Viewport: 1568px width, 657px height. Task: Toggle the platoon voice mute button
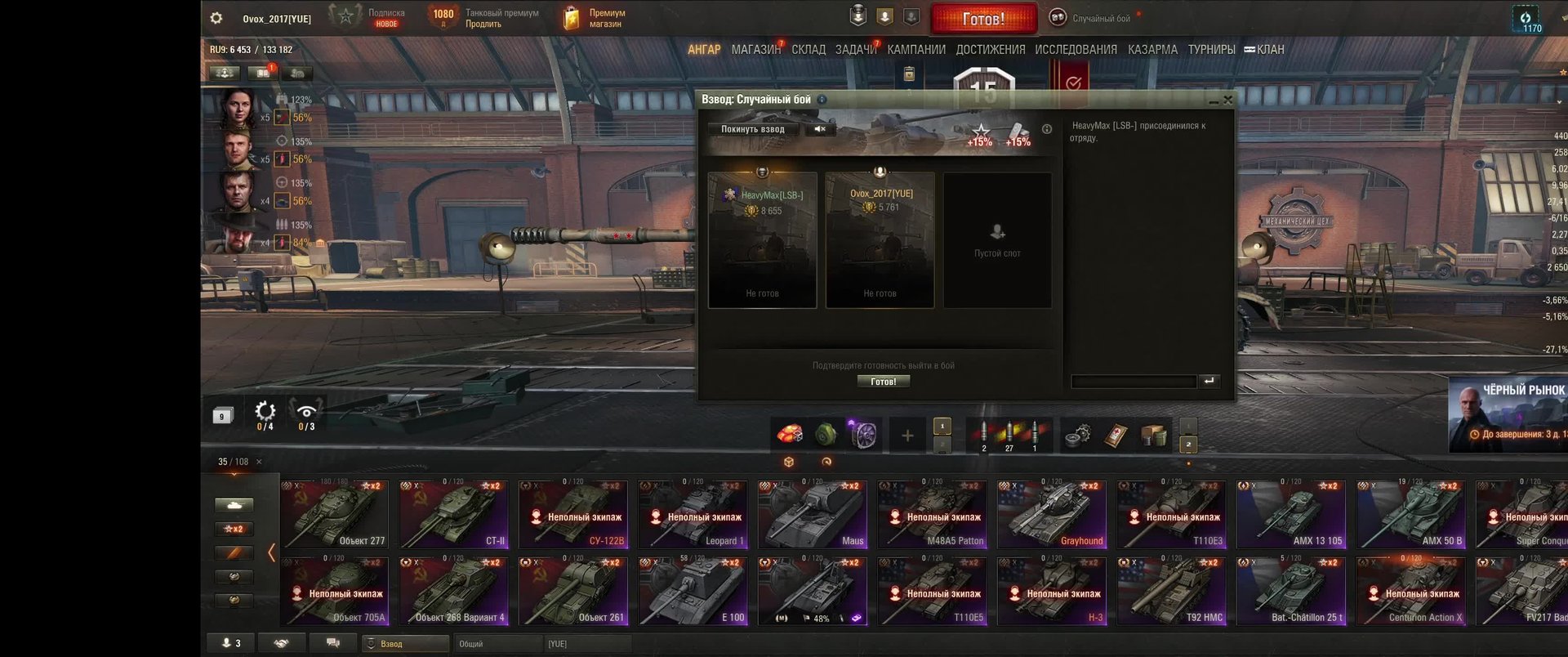coord(820,129)
